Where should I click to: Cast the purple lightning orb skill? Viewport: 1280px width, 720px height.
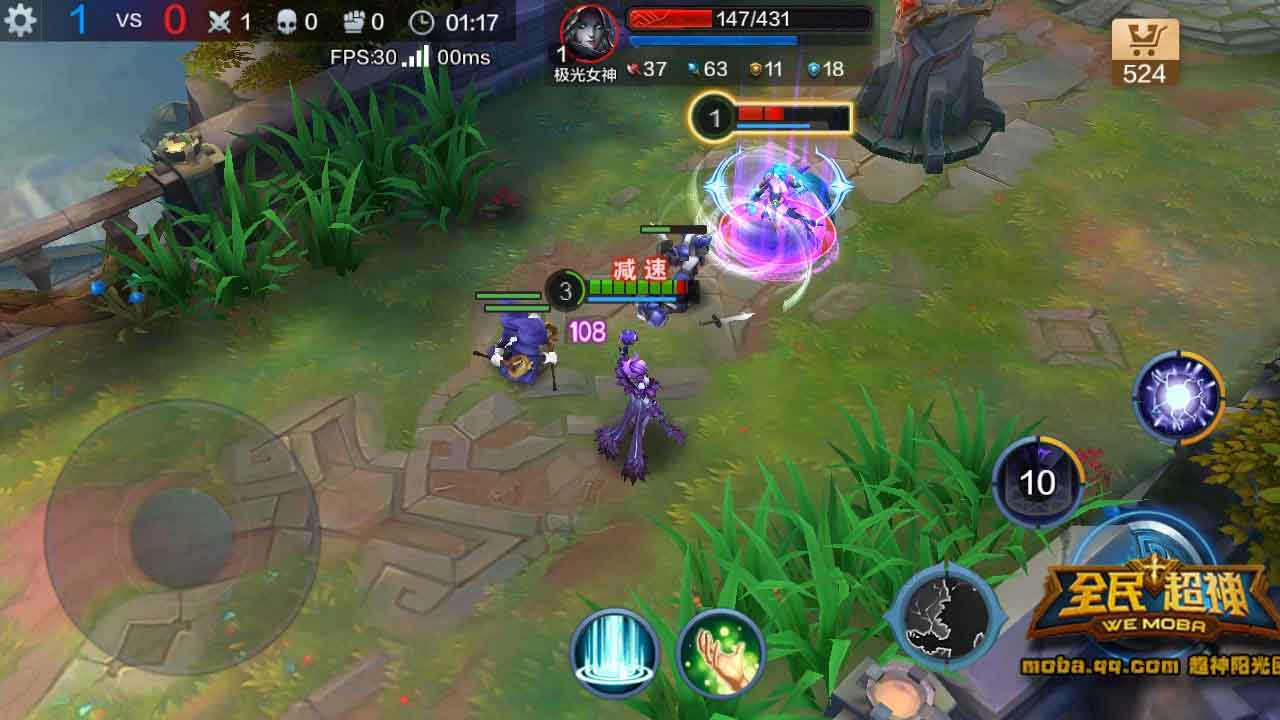(1180, 395)
